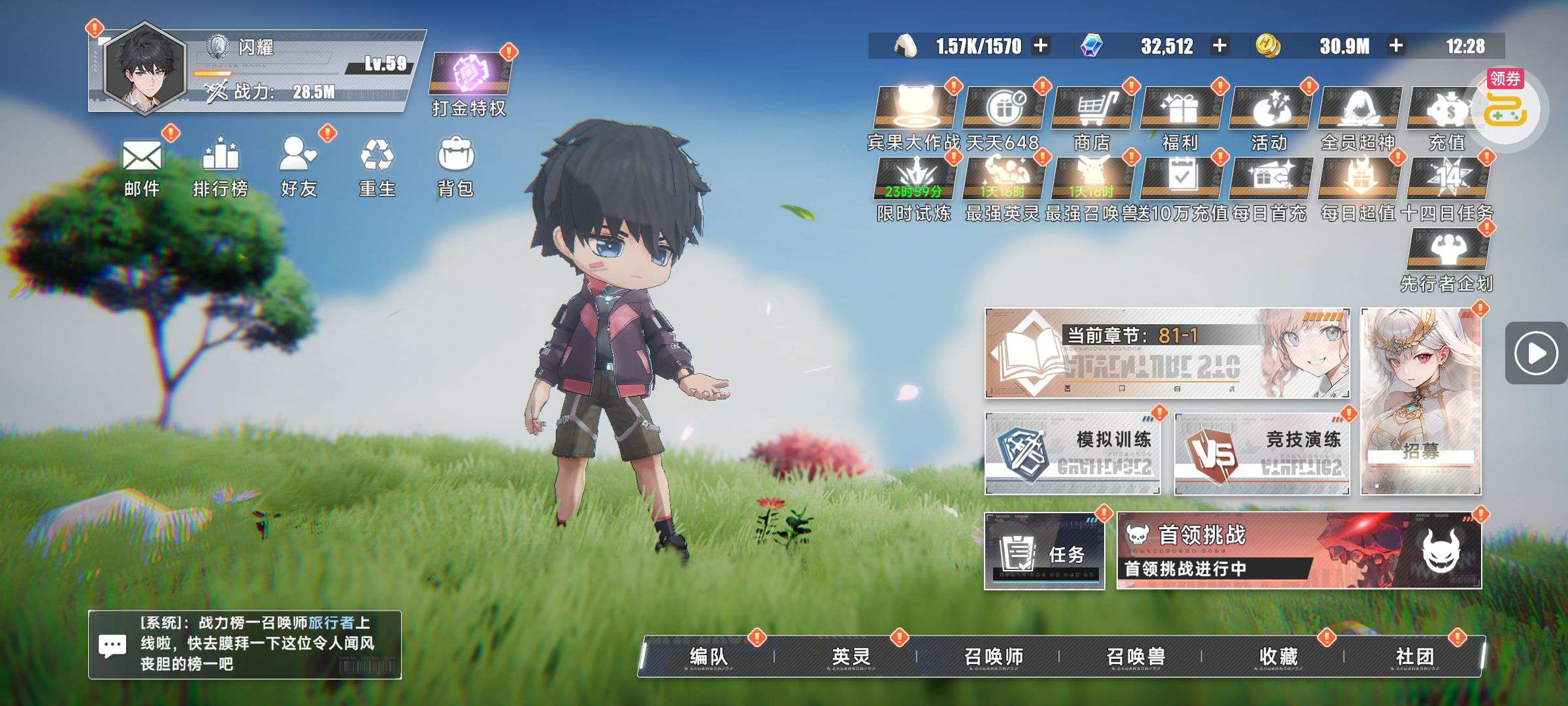
Task: Enter the 首领挑战 boss challenge
Action: pos(1299,551)
